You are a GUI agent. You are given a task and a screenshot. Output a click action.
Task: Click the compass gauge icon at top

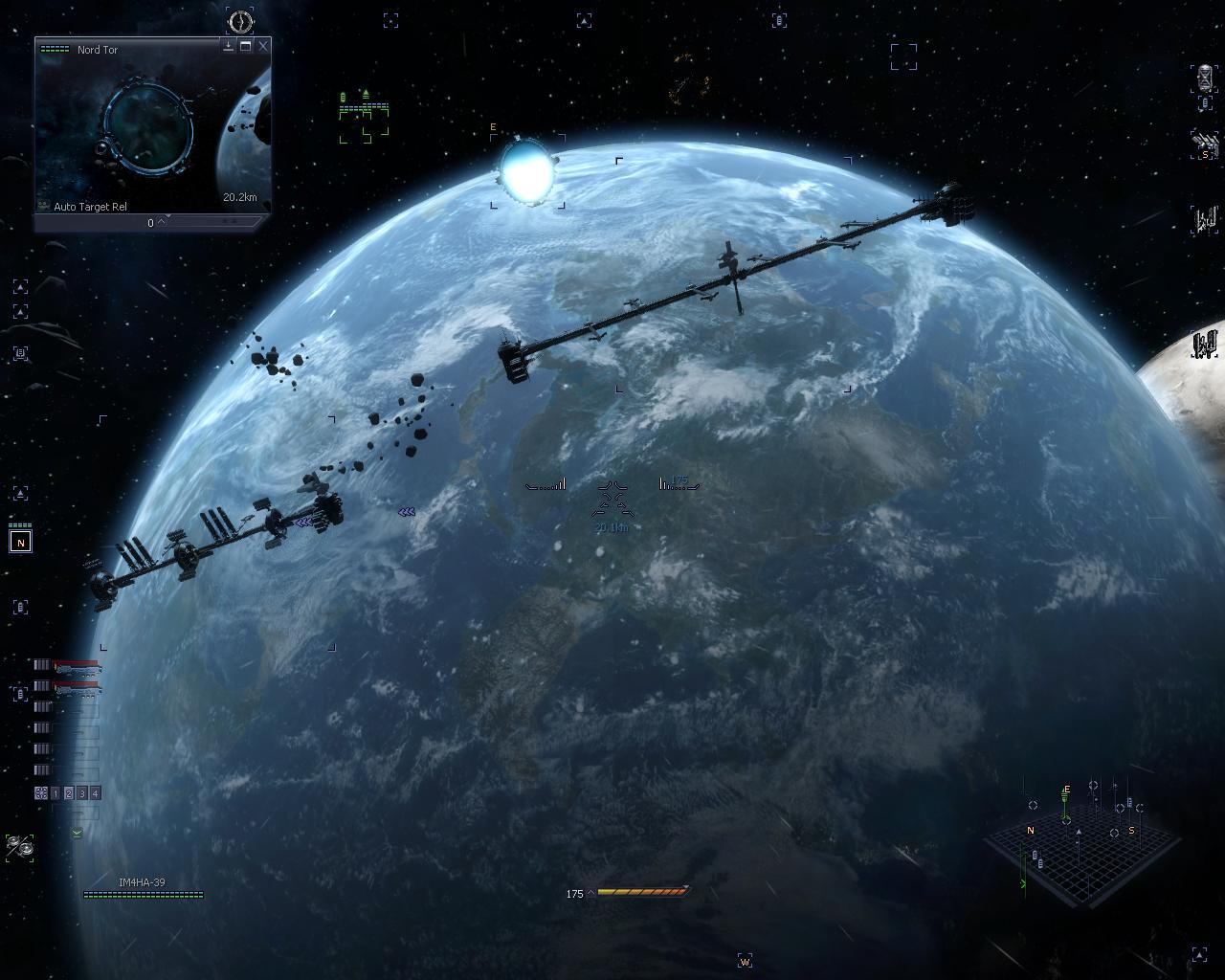(241, 20)
